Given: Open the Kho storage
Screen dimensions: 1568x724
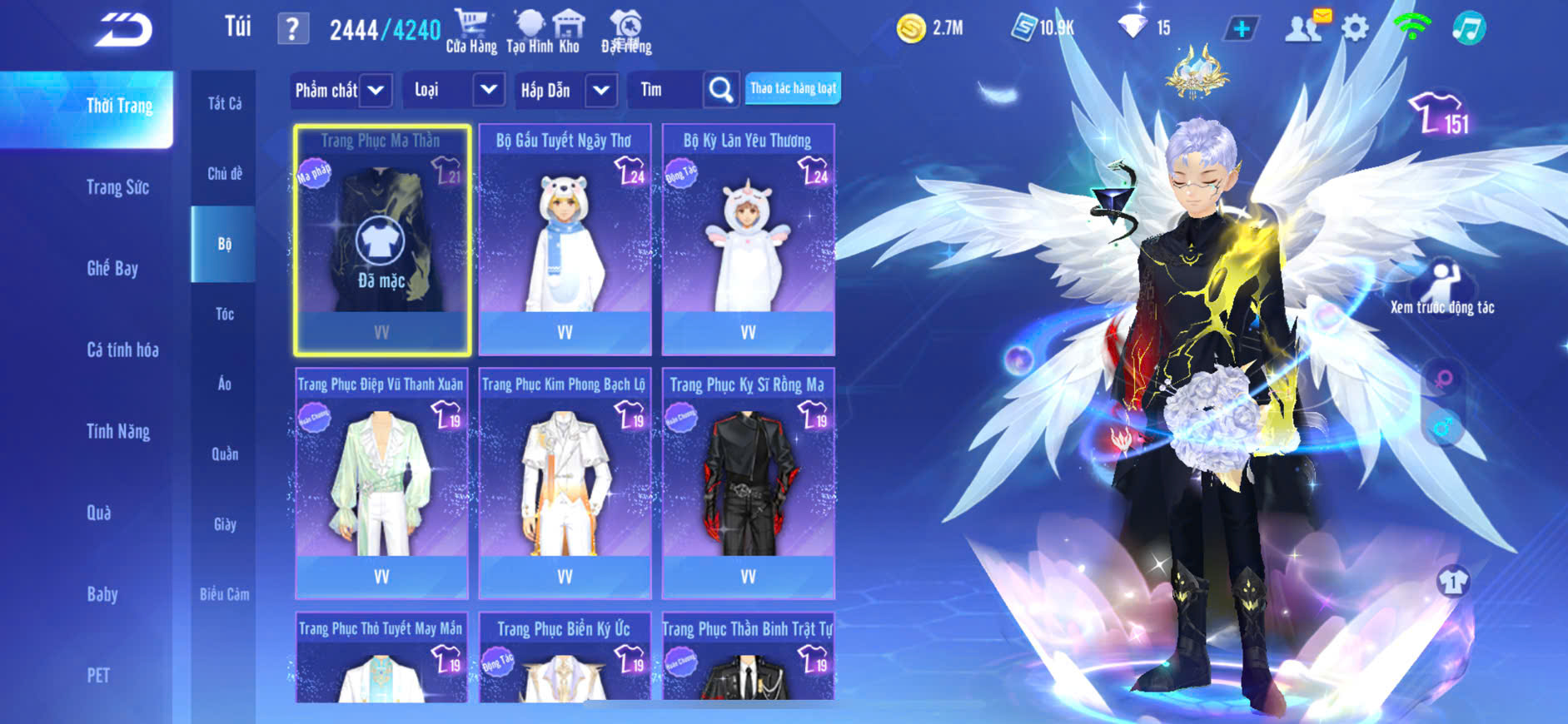Looking at the screenshot, I should point(569,31).
